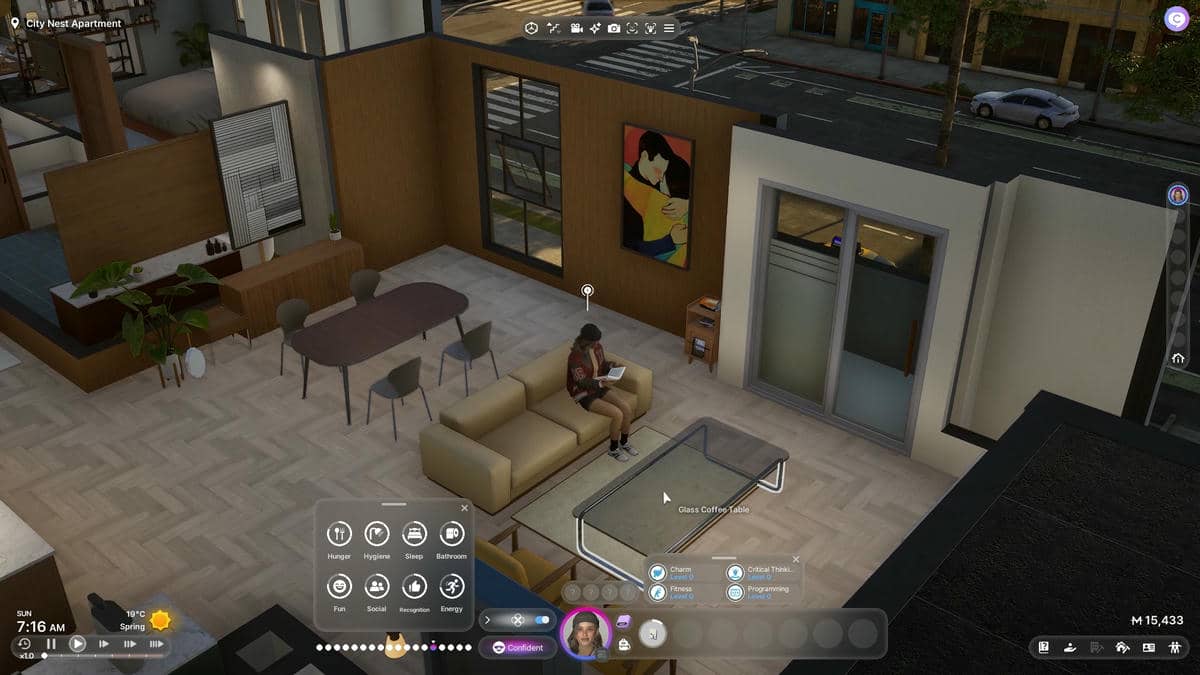Close the needs panel
Image resolution: width=1200 pixels, height=675 pixels.
[x=464, y=508]
